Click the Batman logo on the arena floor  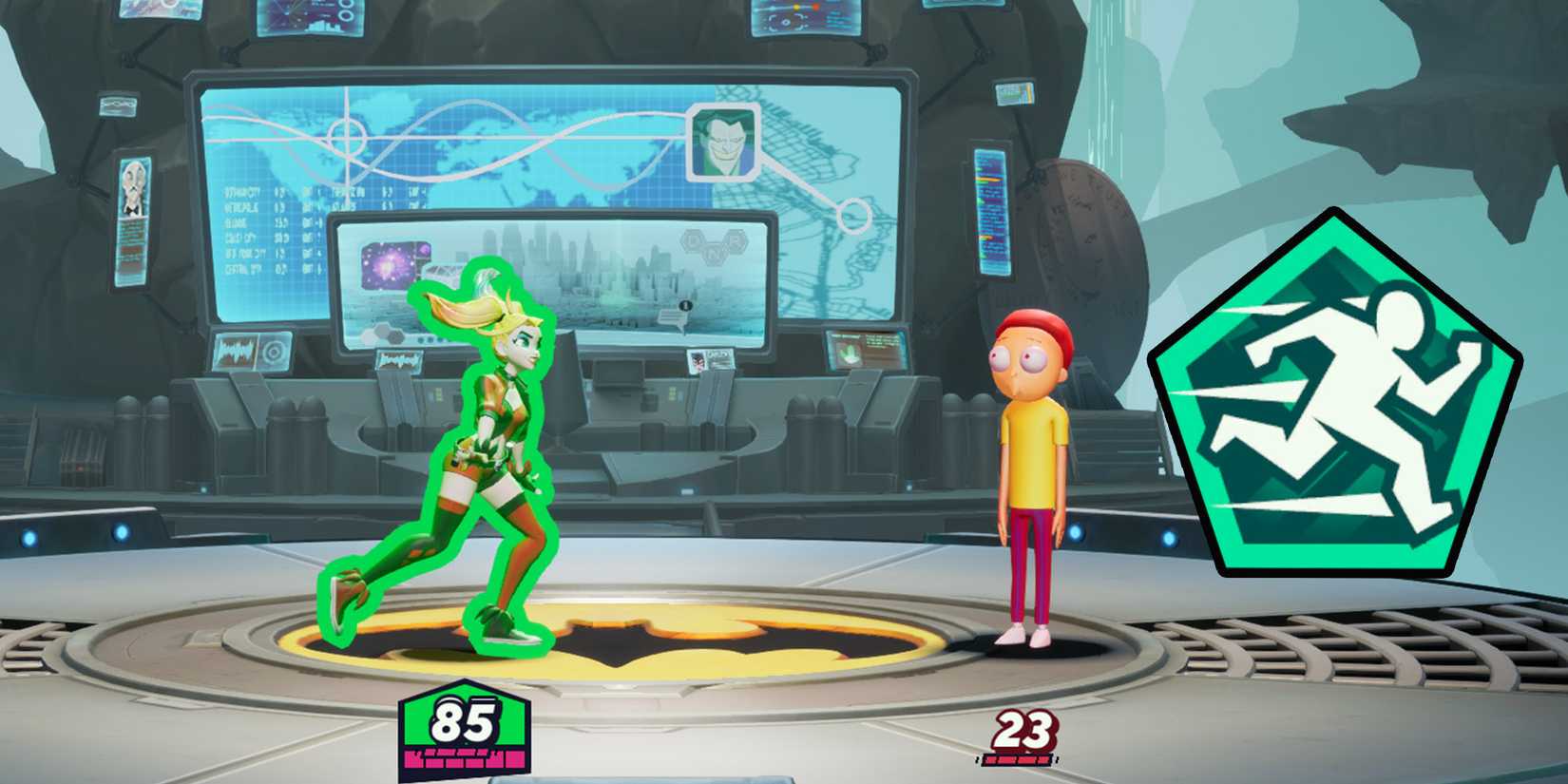point(646,637)
